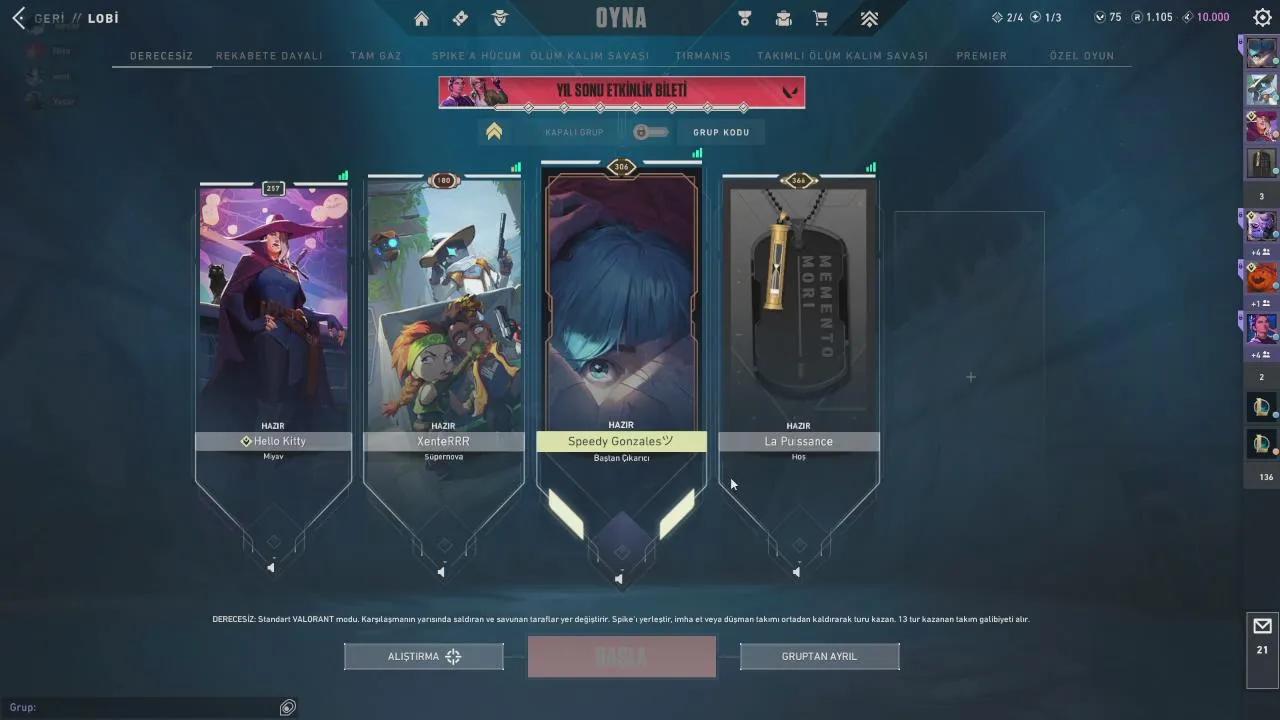The width and height of the screenshot is (1280, 720).
Task: Open the Agents icon next to OYNA
Action: pyautogui.click(x=500, y=18)
